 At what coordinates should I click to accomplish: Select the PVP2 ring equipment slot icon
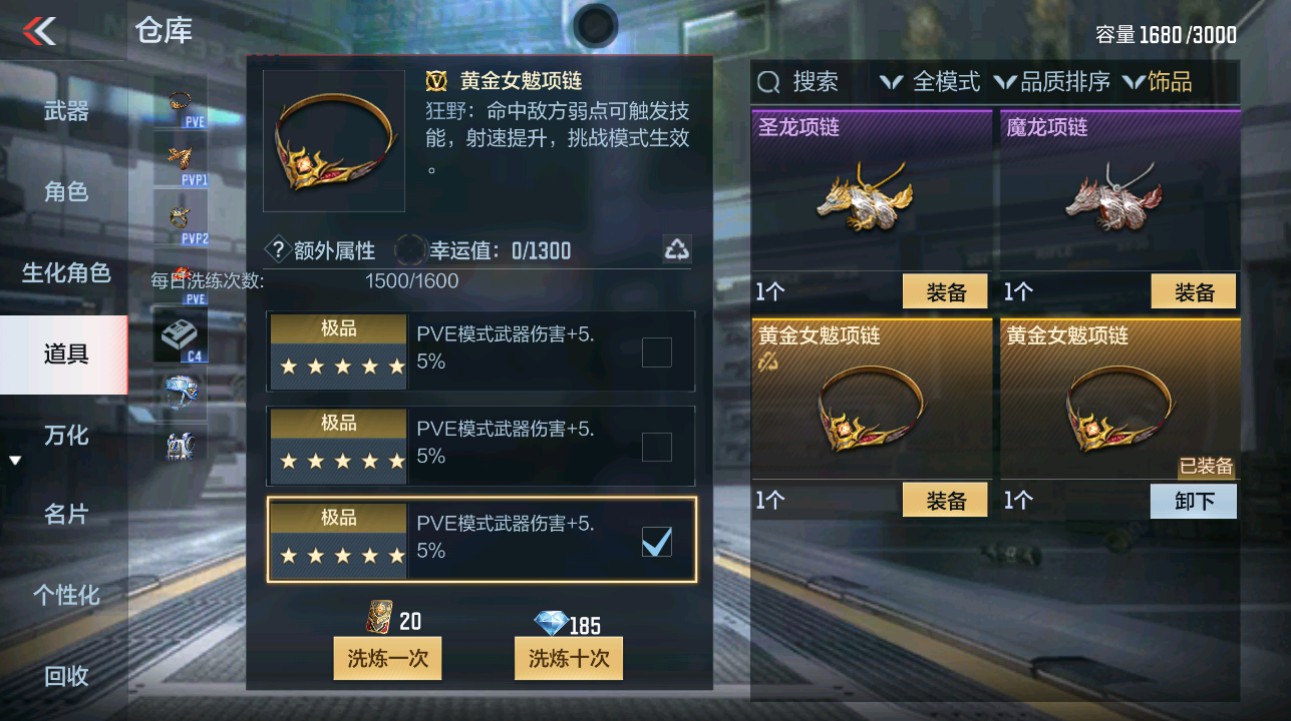[180, 215]
